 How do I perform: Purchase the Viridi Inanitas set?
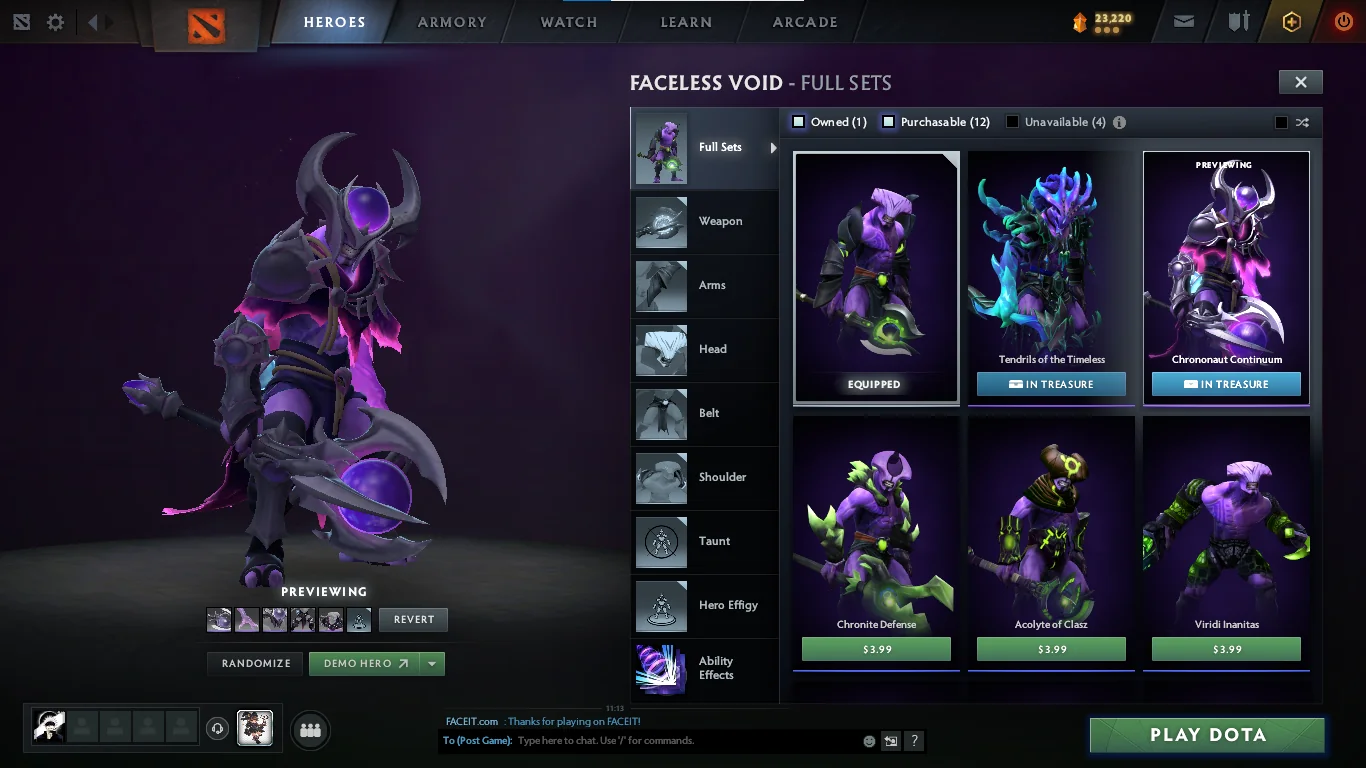(x=1226, y=649)
